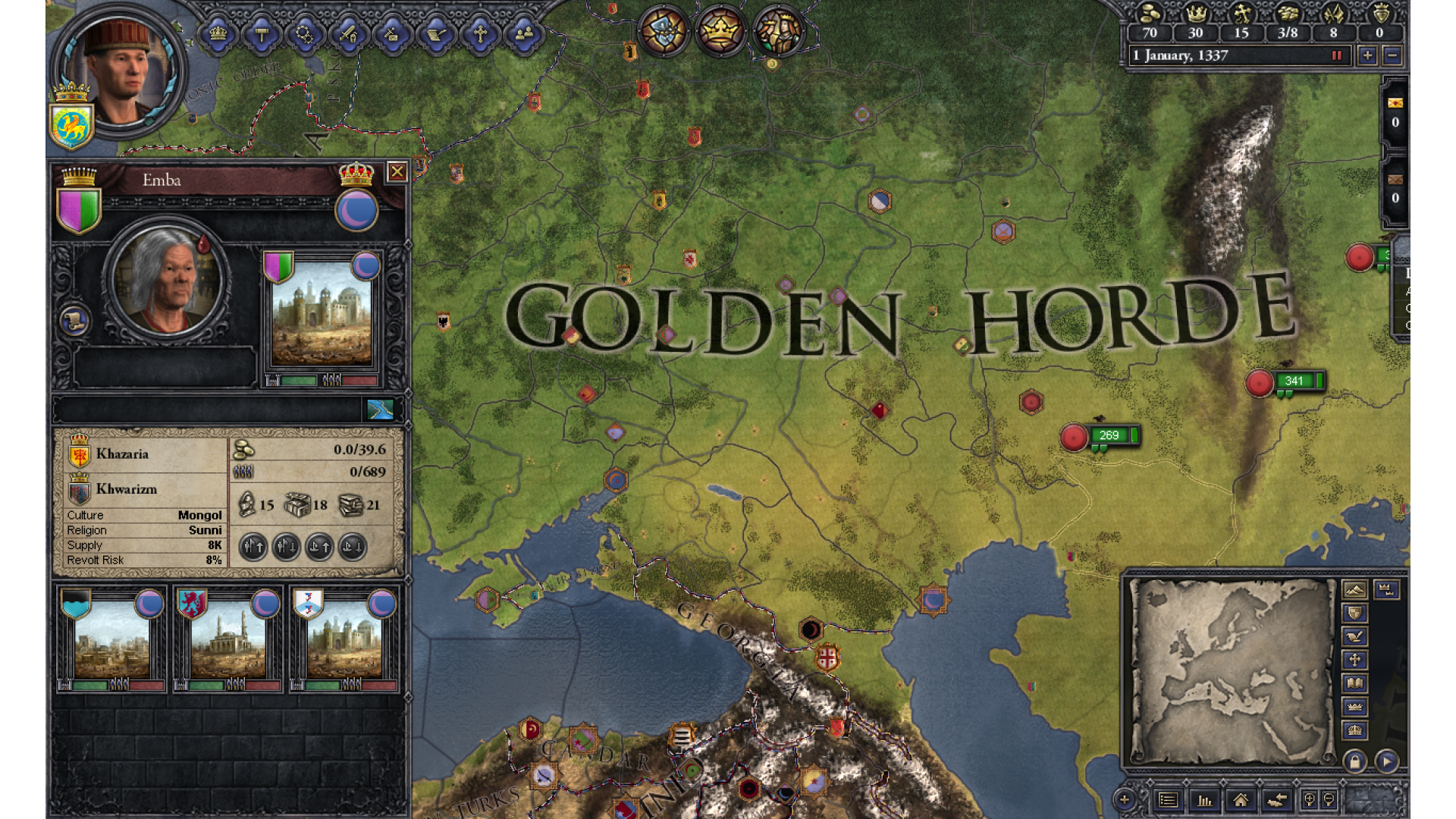This screenshot has width=1456, height=819.
Task: Toggle pause at the date bar
Action: pos(1337,55)
